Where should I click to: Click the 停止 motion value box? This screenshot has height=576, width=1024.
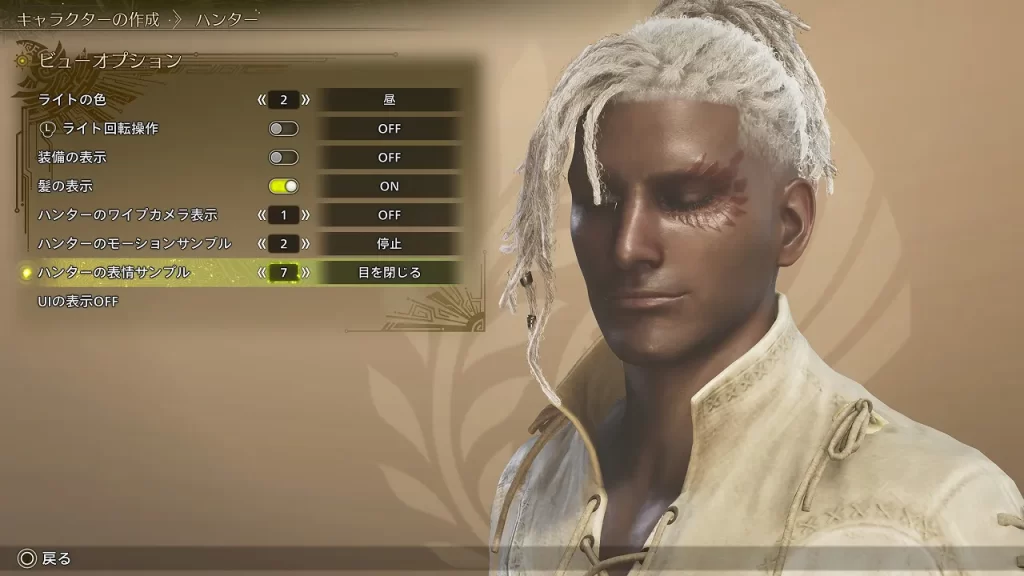click(389, 243)
